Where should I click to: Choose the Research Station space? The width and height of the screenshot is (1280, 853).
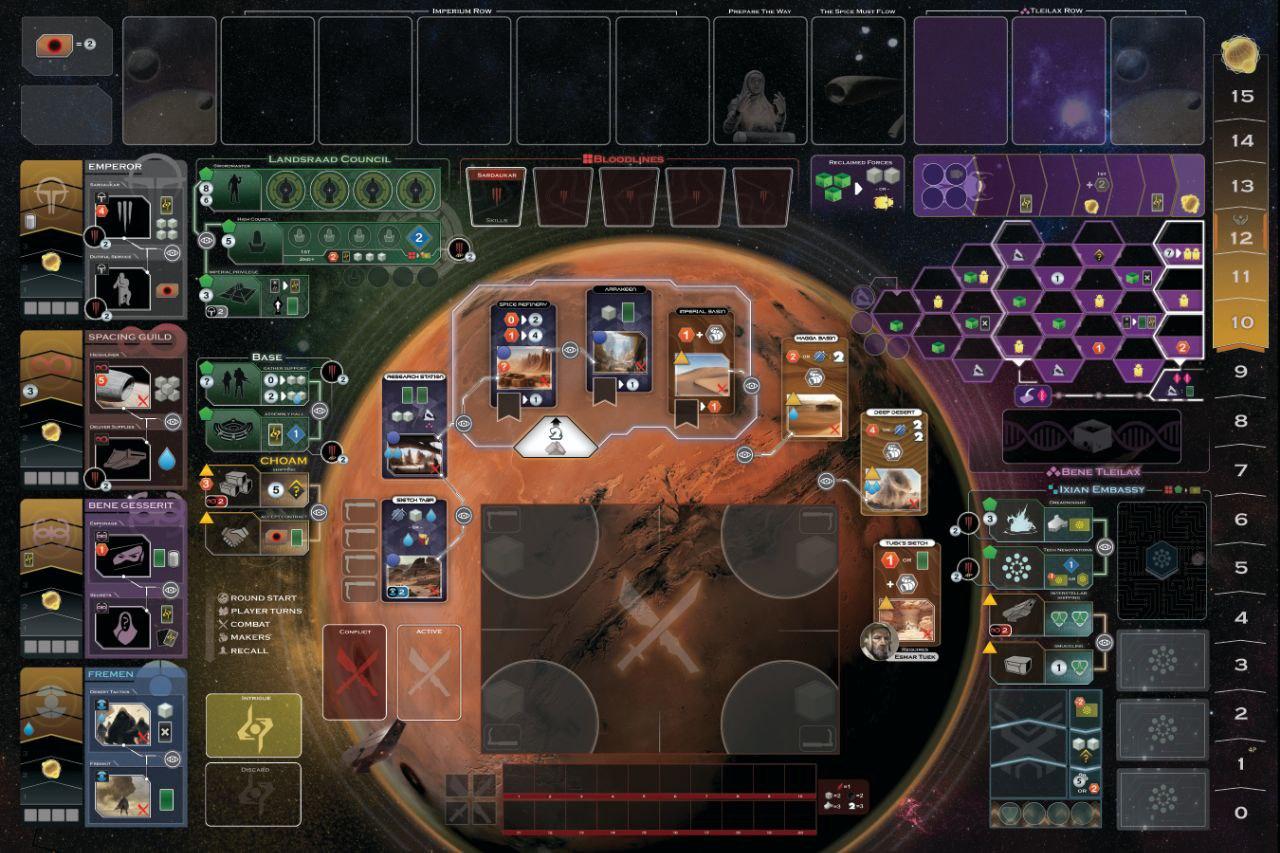(413, 427)
